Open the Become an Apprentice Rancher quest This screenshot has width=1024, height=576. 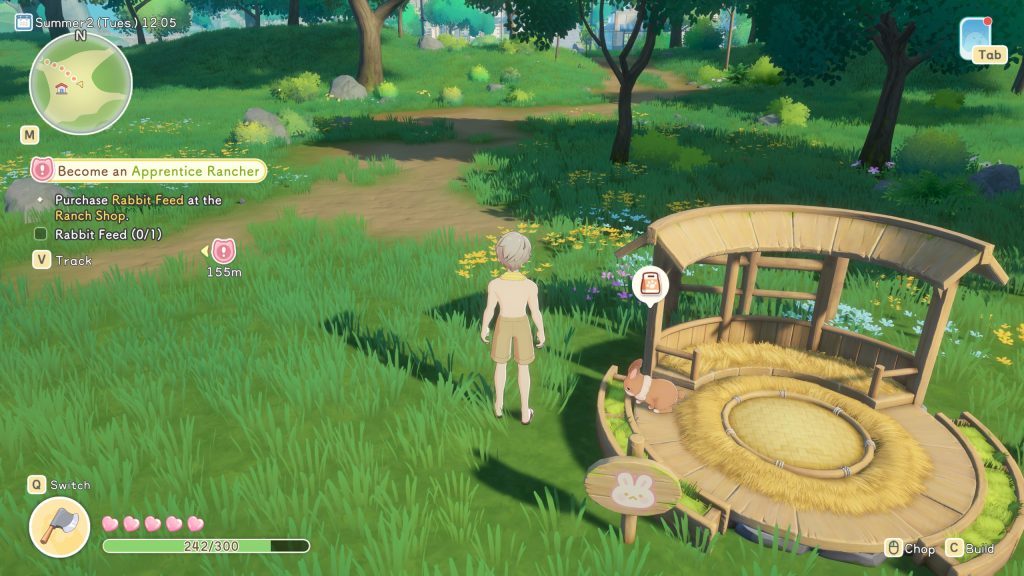pyautogui.click(x=157, y=171)
